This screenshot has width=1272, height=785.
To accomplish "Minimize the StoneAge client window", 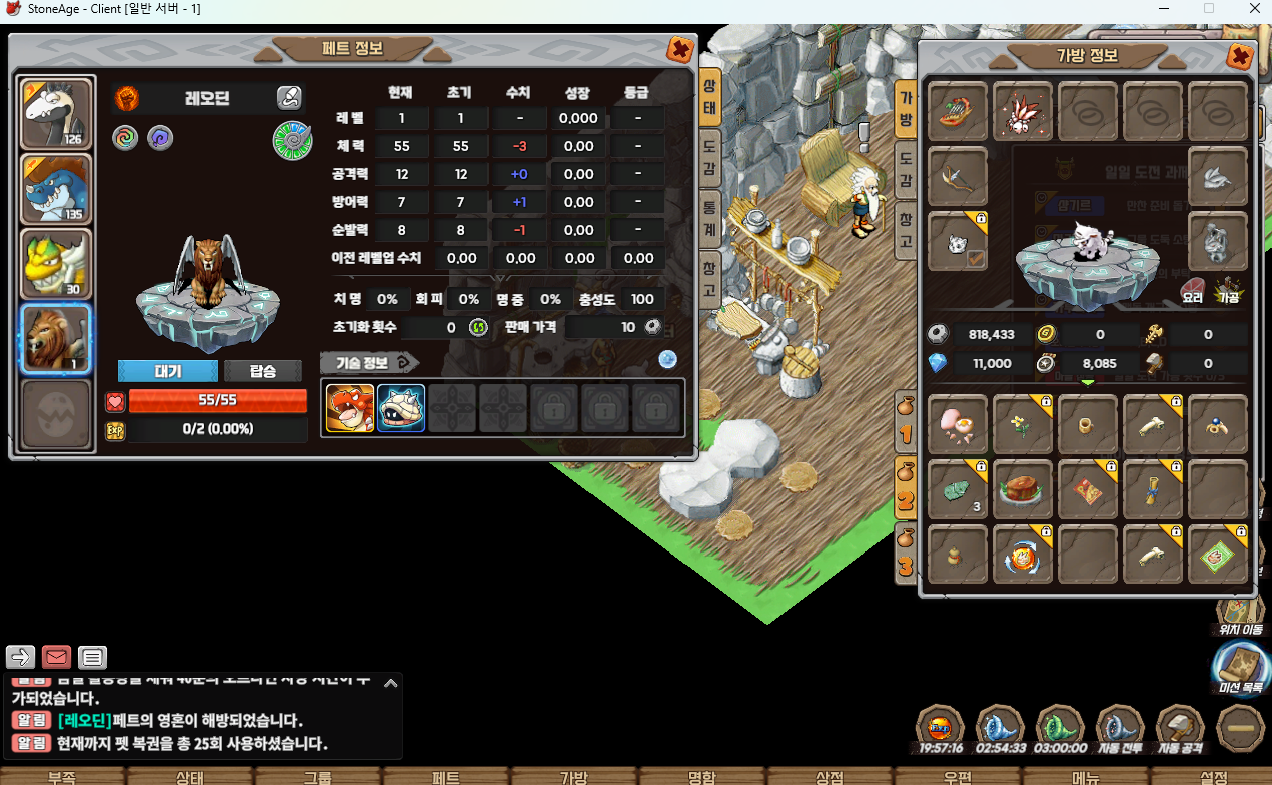I will [1163, 8].
